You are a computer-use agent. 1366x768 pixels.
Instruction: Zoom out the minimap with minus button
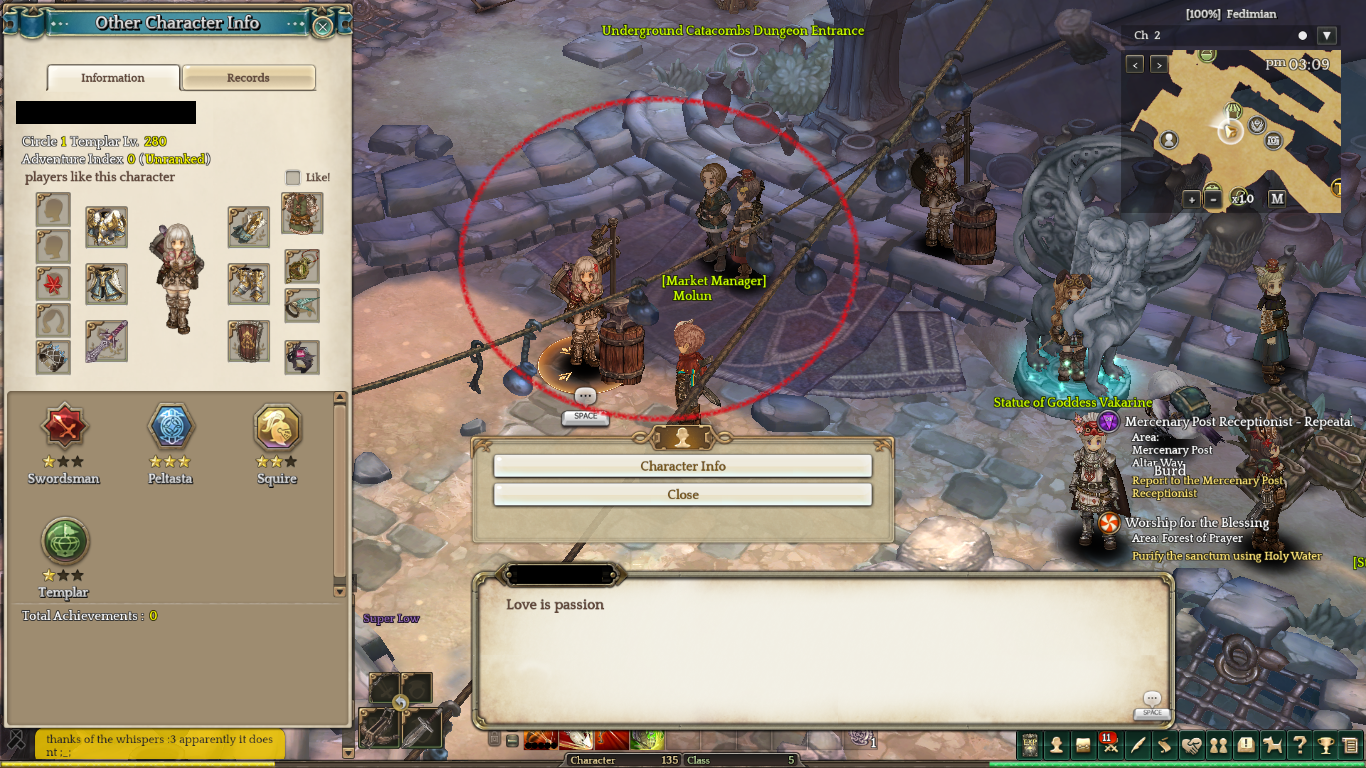point(1213,199)
